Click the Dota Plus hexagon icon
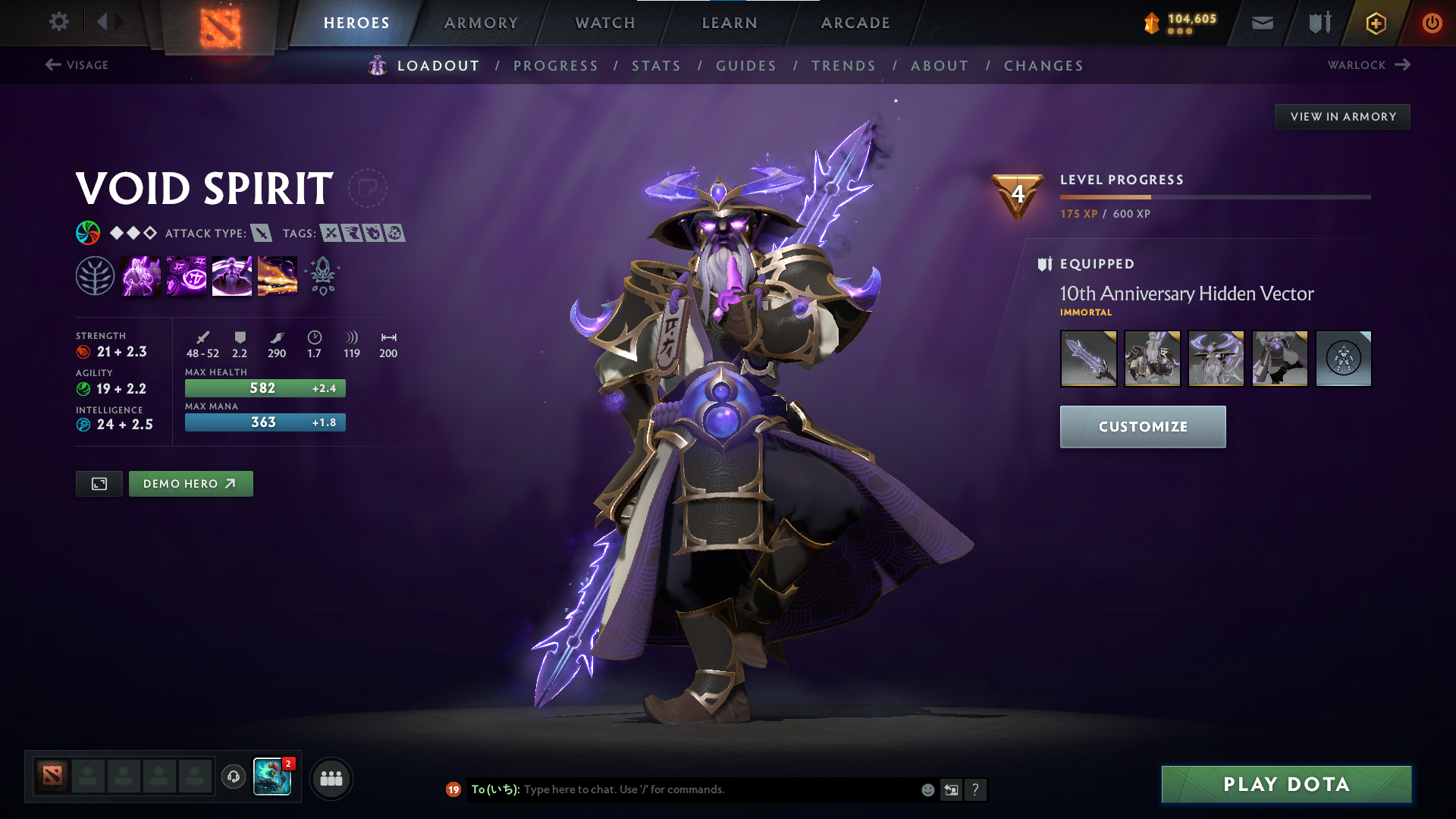 point(1375,23)
